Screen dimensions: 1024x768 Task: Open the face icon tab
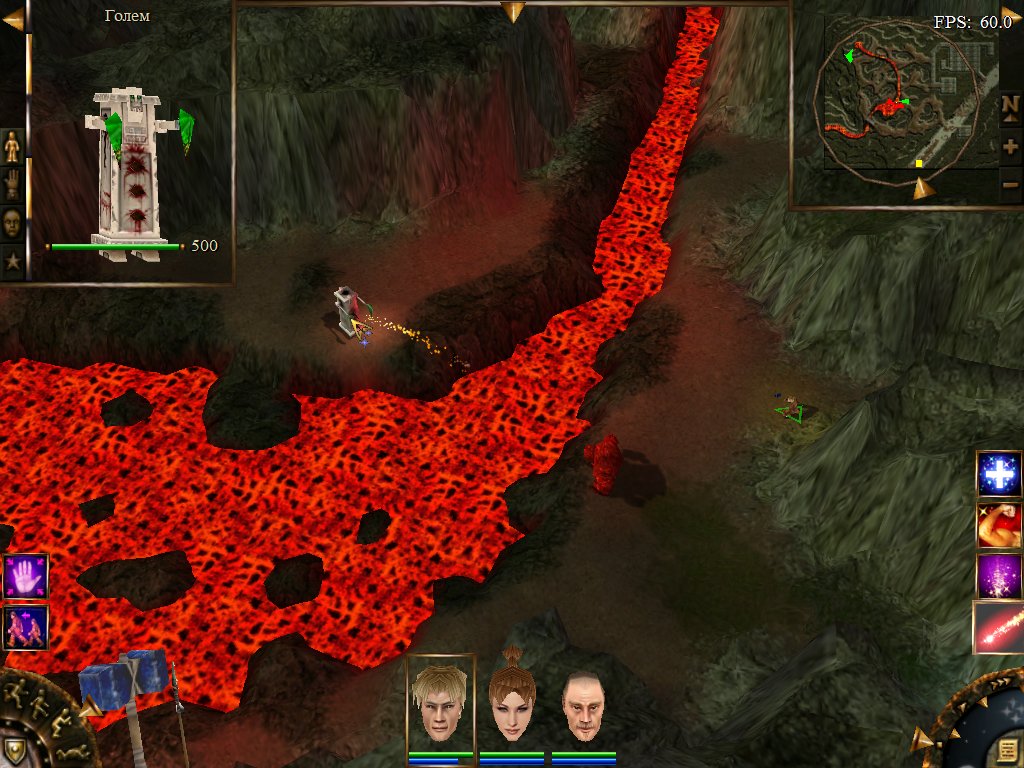tap(12, 222)
